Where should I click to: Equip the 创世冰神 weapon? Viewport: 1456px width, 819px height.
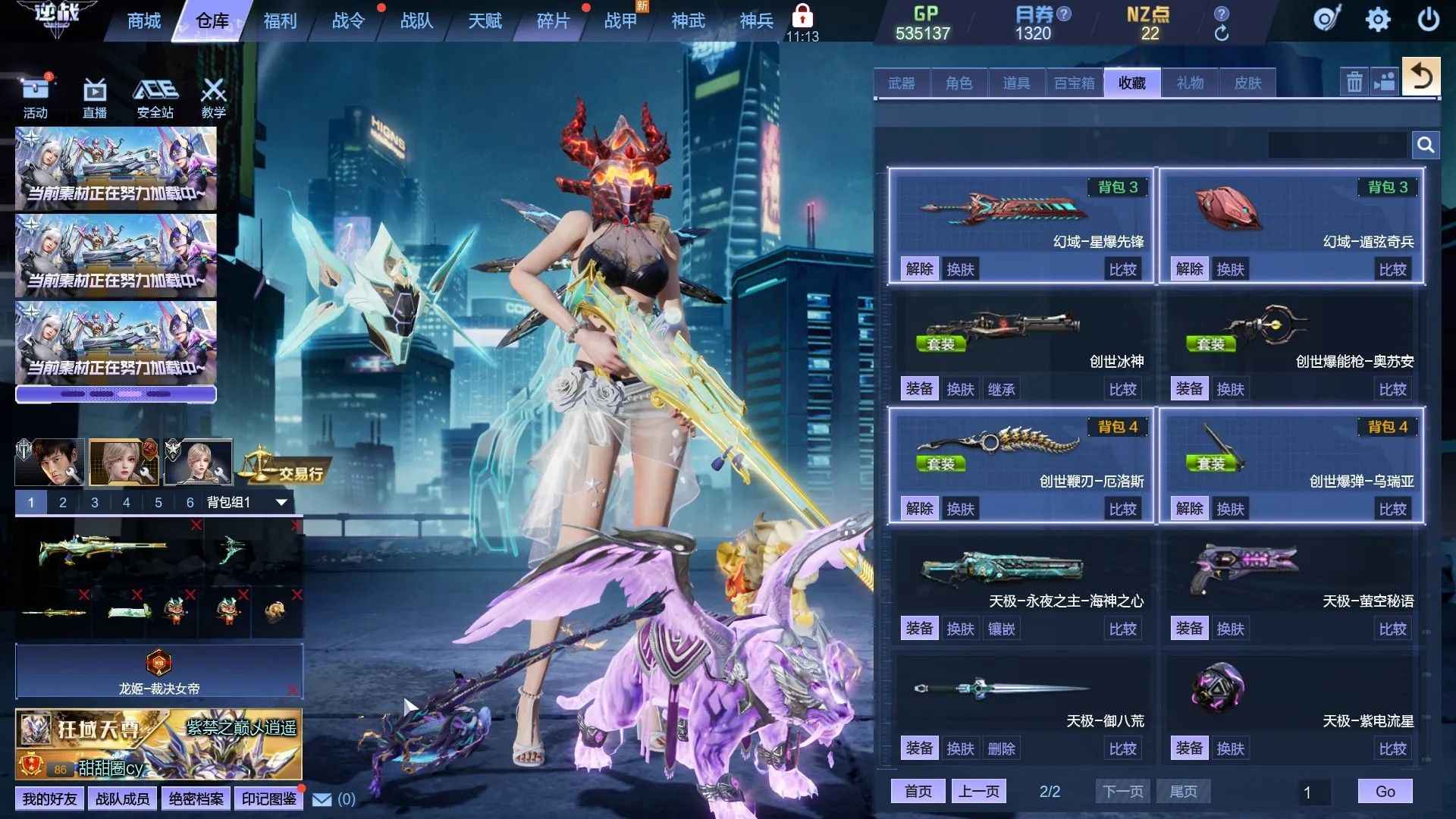919,389
